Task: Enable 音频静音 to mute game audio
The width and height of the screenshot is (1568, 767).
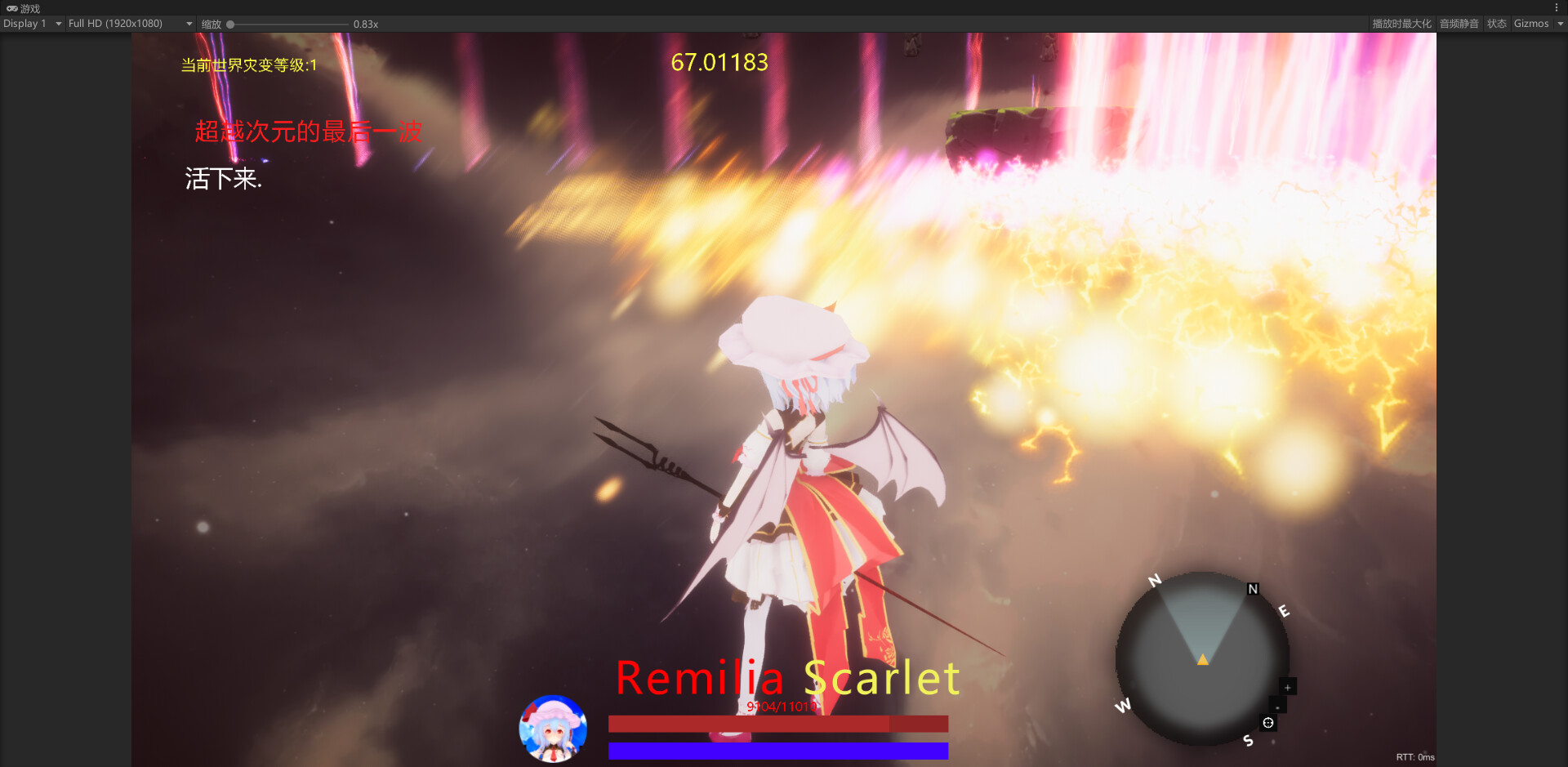Action: (1459, 24)
